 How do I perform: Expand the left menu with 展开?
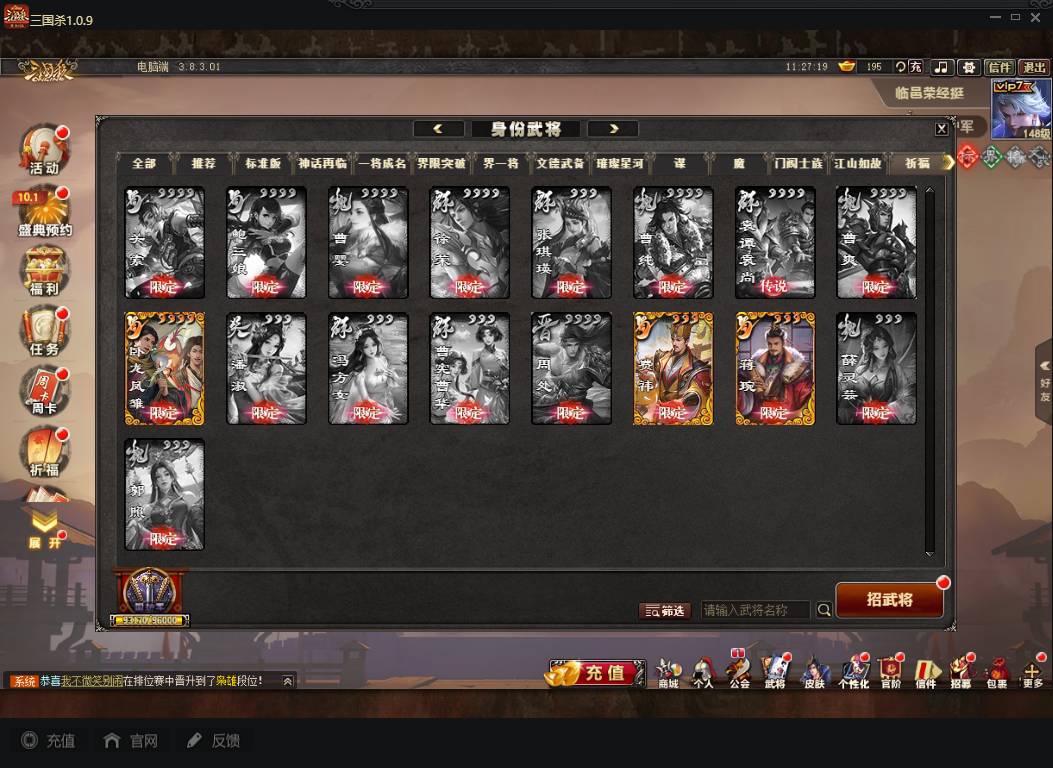(44, 529)
